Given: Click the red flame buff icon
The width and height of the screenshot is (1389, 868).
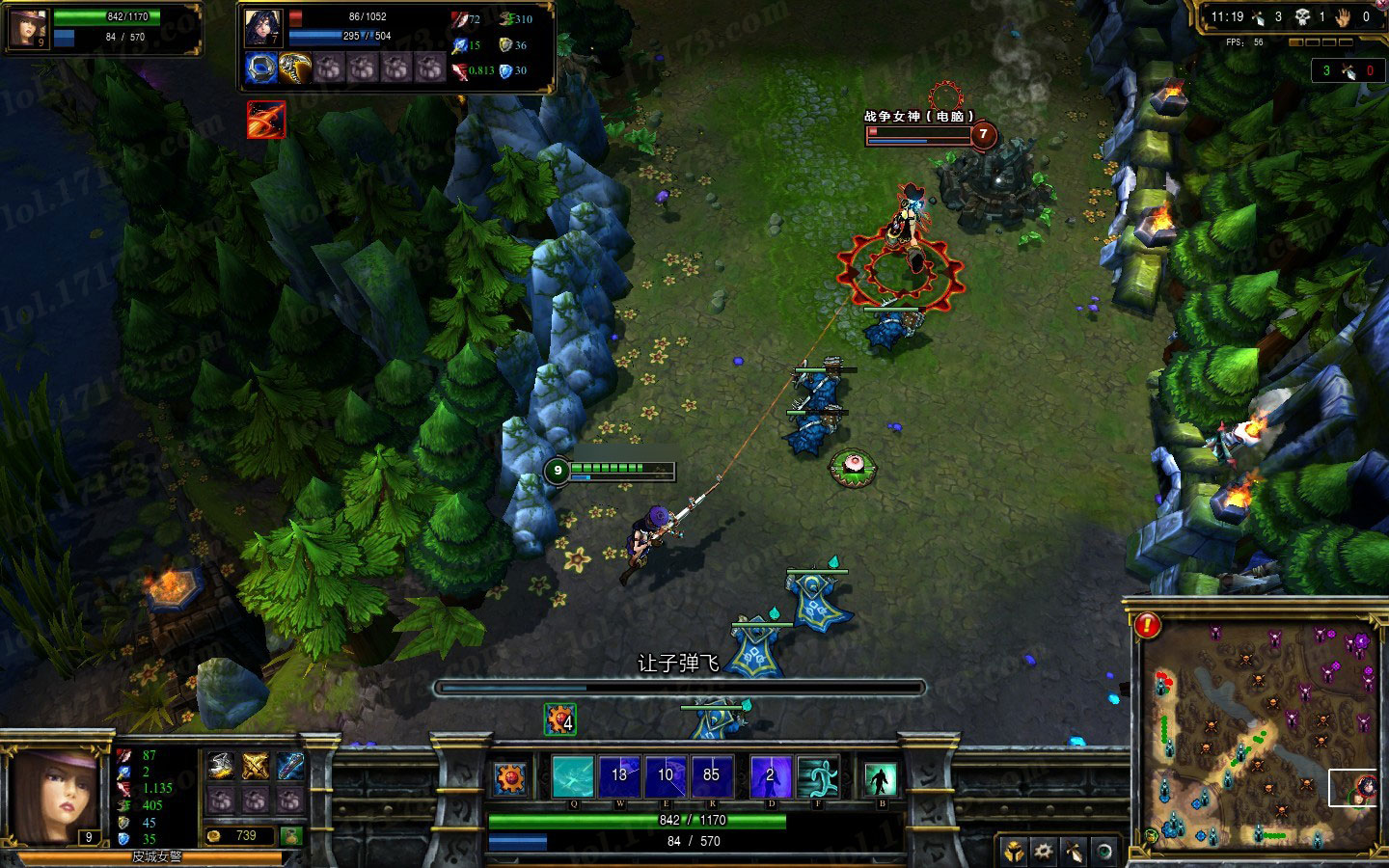Looking at the screenshot, I should [265, 120].
